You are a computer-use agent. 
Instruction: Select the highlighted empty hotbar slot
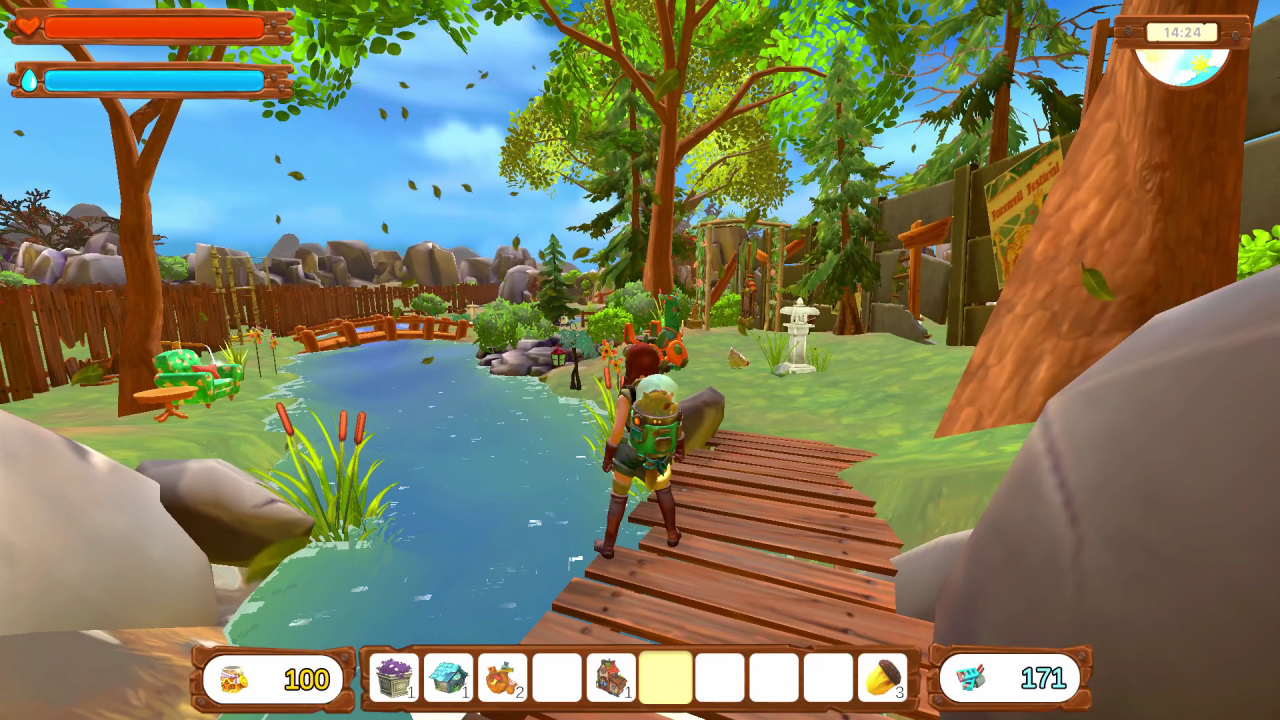click(x=665, y=678)
